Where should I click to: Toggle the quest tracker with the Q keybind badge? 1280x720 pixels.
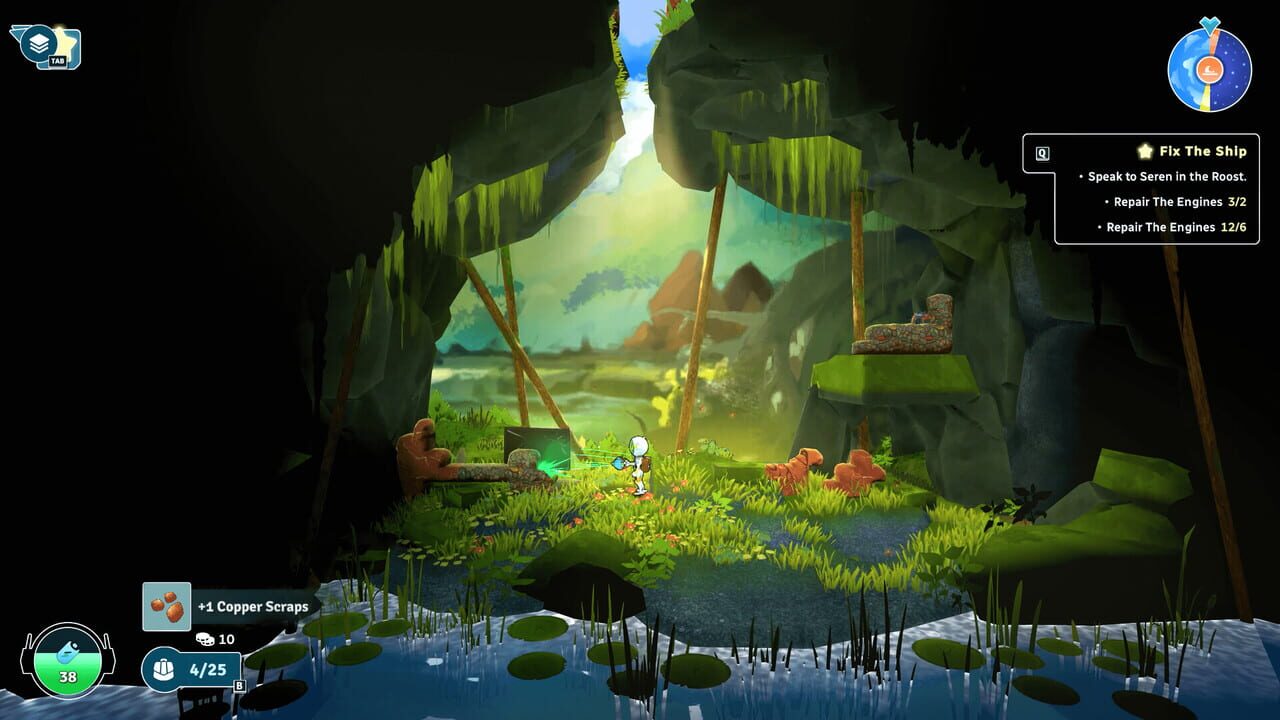[x=1042, y=152]
